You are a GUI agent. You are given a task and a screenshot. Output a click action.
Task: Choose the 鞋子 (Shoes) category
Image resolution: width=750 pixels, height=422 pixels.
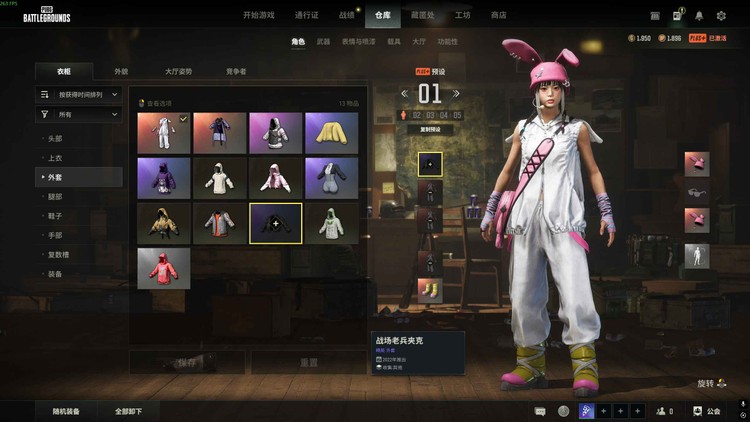[56, 216]
